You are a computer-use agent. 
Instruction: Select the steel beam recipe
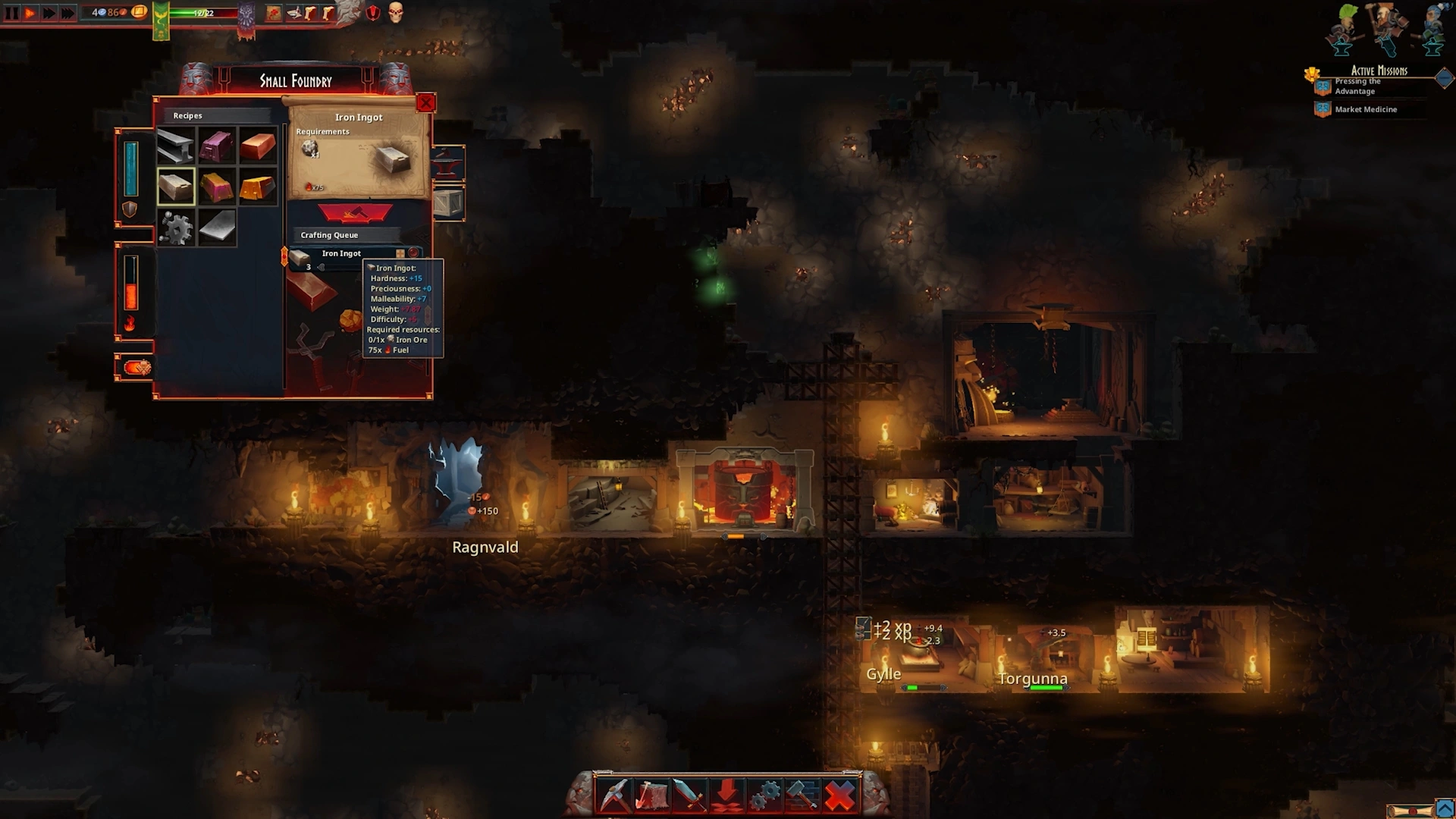(x=176, y=146)
